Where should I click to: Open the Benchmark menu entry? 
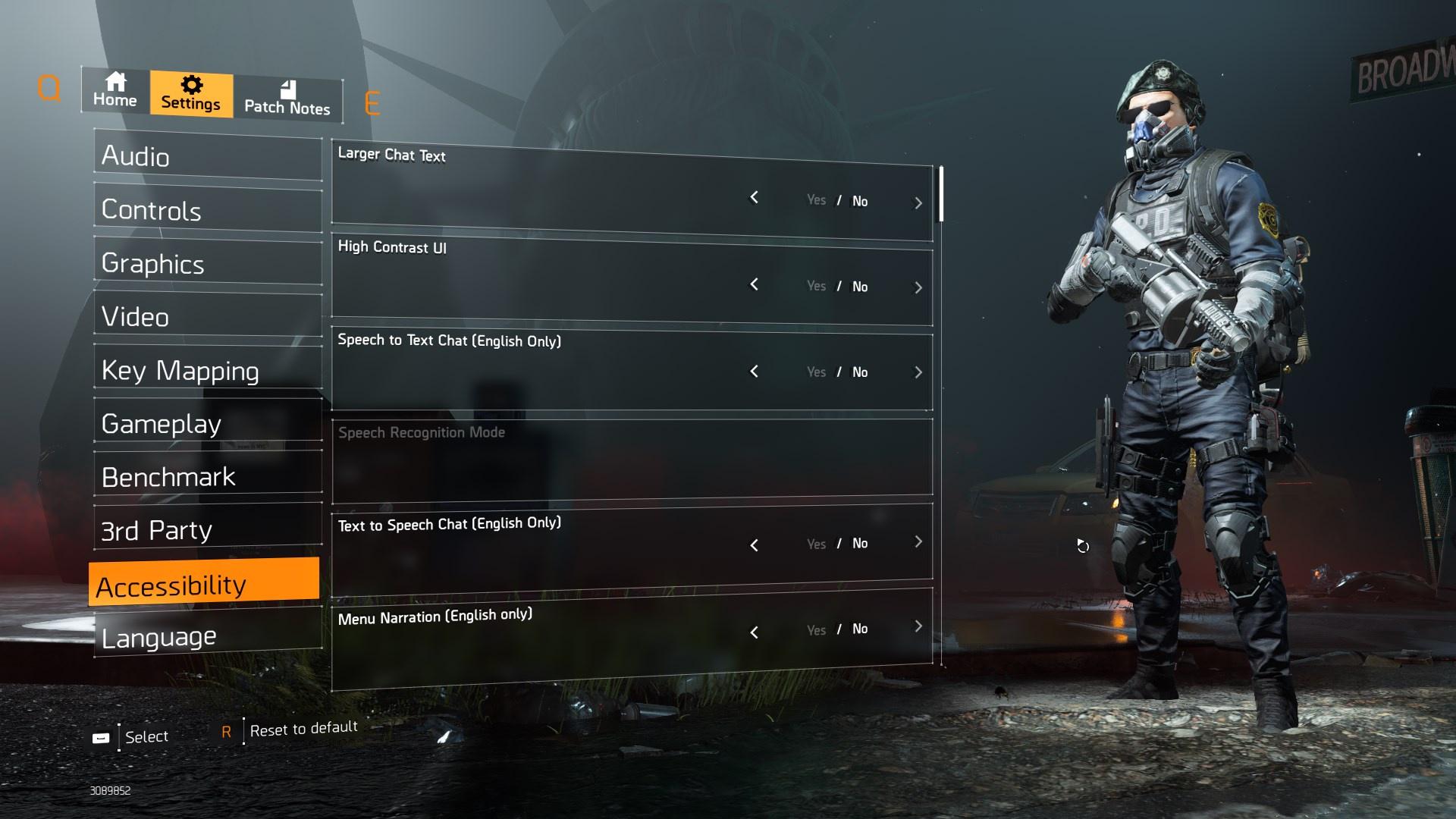coord(207,477)
